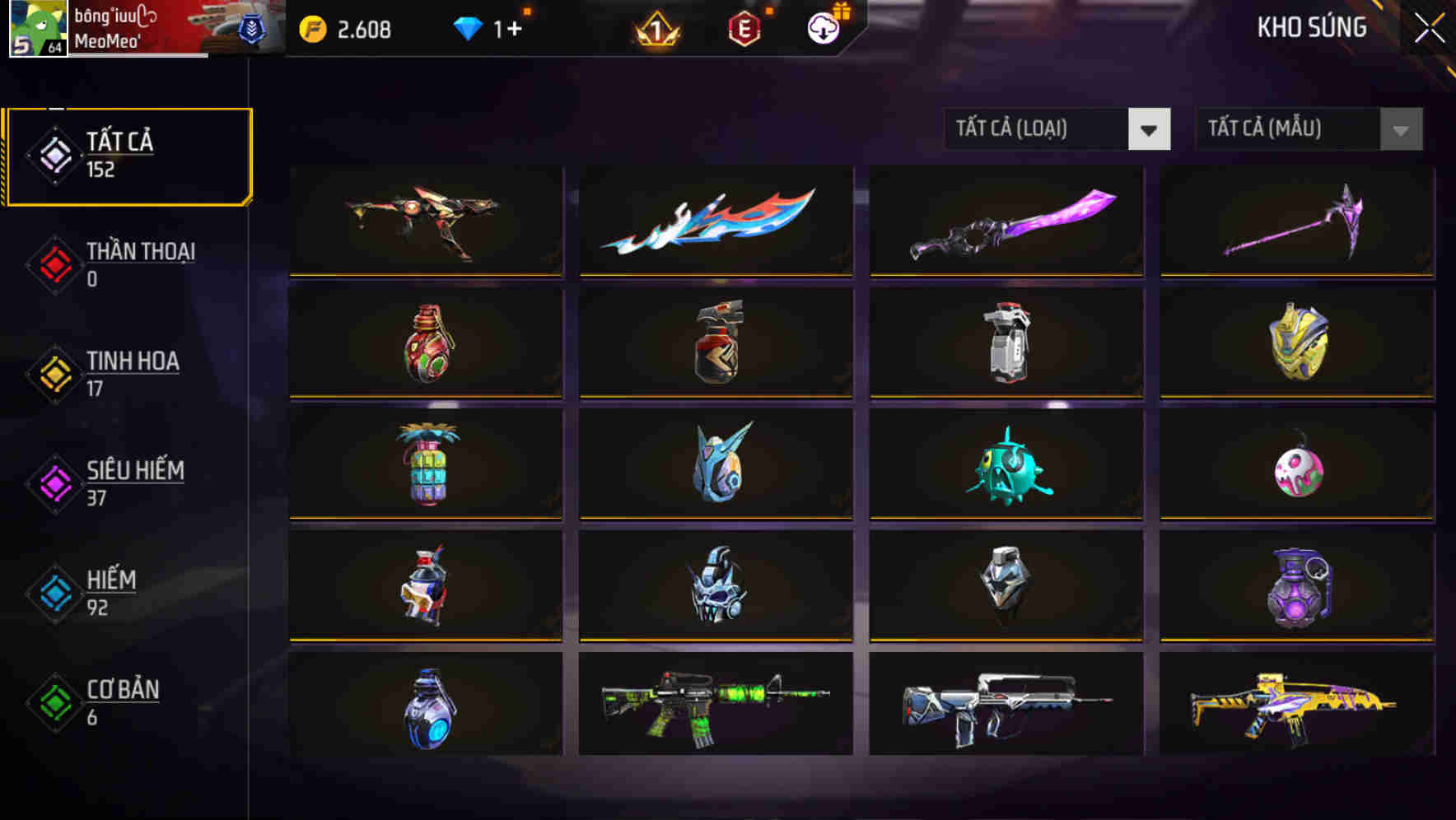The height and width of the screenshot is (820, 1456).
Task: Open the cloud download gift icon
Action: click(x=822, y=27)
